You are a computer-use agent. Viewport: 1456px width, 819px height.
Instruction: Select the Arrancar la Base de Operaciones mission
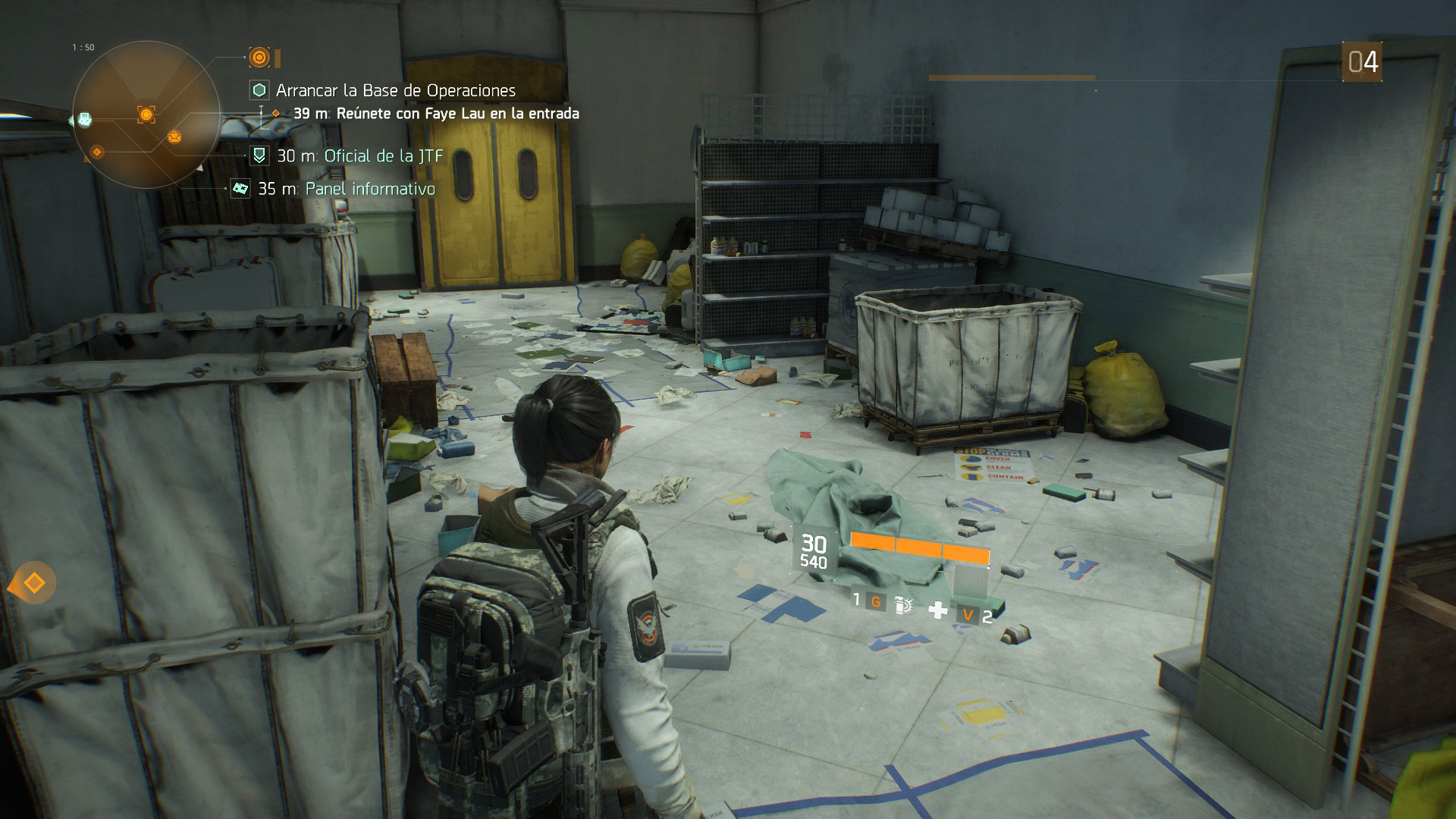coord(395,90)
